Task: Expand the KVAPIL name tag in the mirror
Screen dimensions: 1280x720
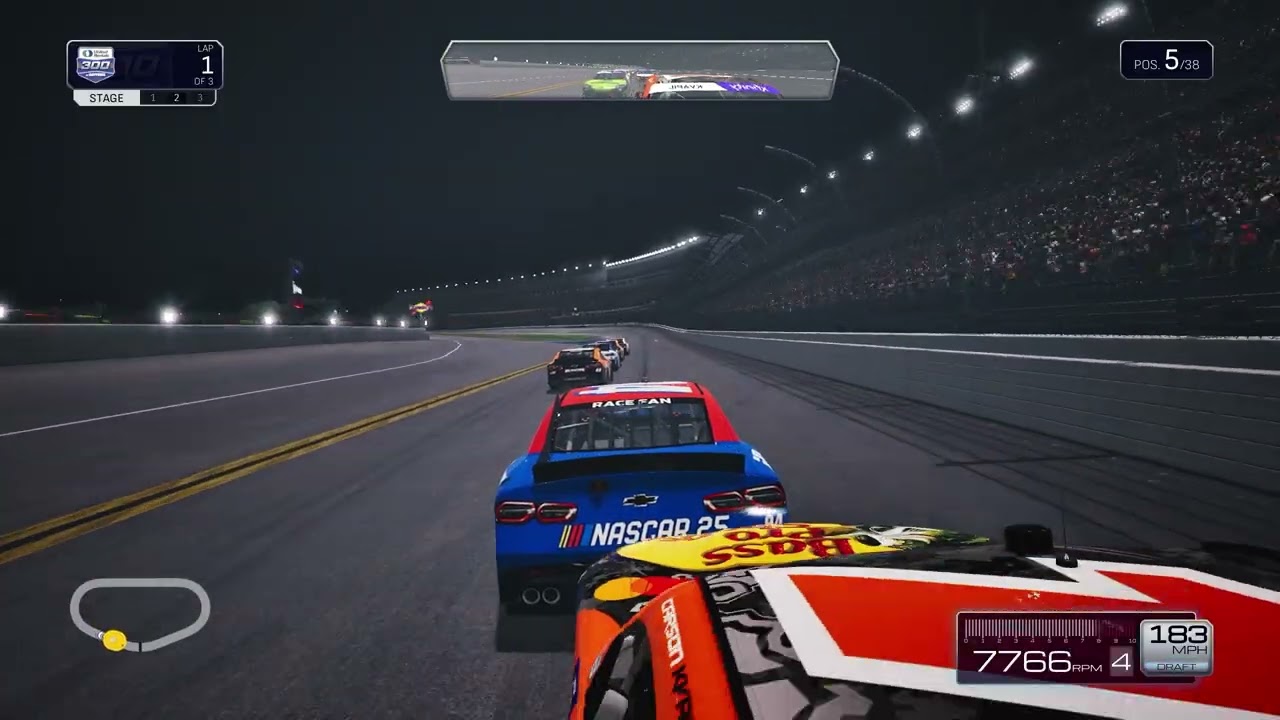Action: click(684, 87)
